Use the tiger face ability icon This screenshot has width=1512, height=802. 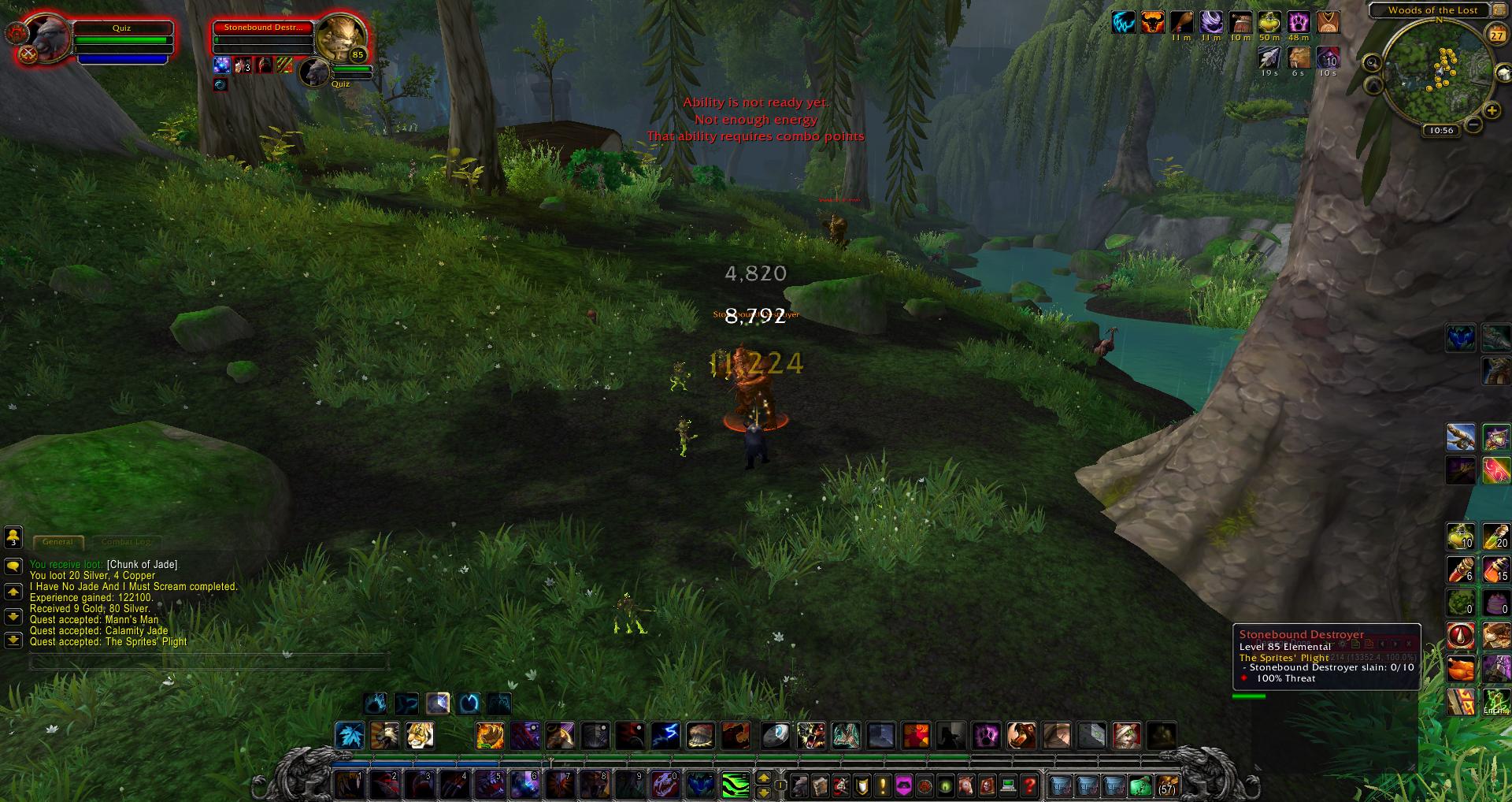420,735
